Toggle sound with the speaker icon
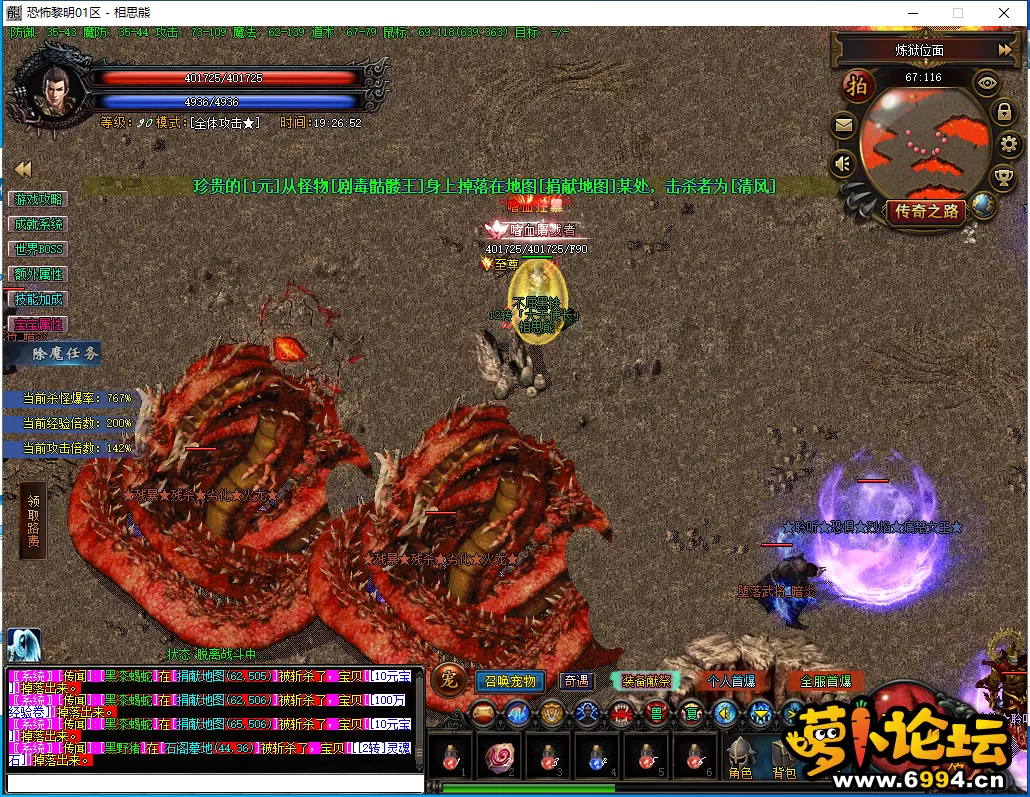The height and width of the screenshot is (797, 1030). coord(845,163)
